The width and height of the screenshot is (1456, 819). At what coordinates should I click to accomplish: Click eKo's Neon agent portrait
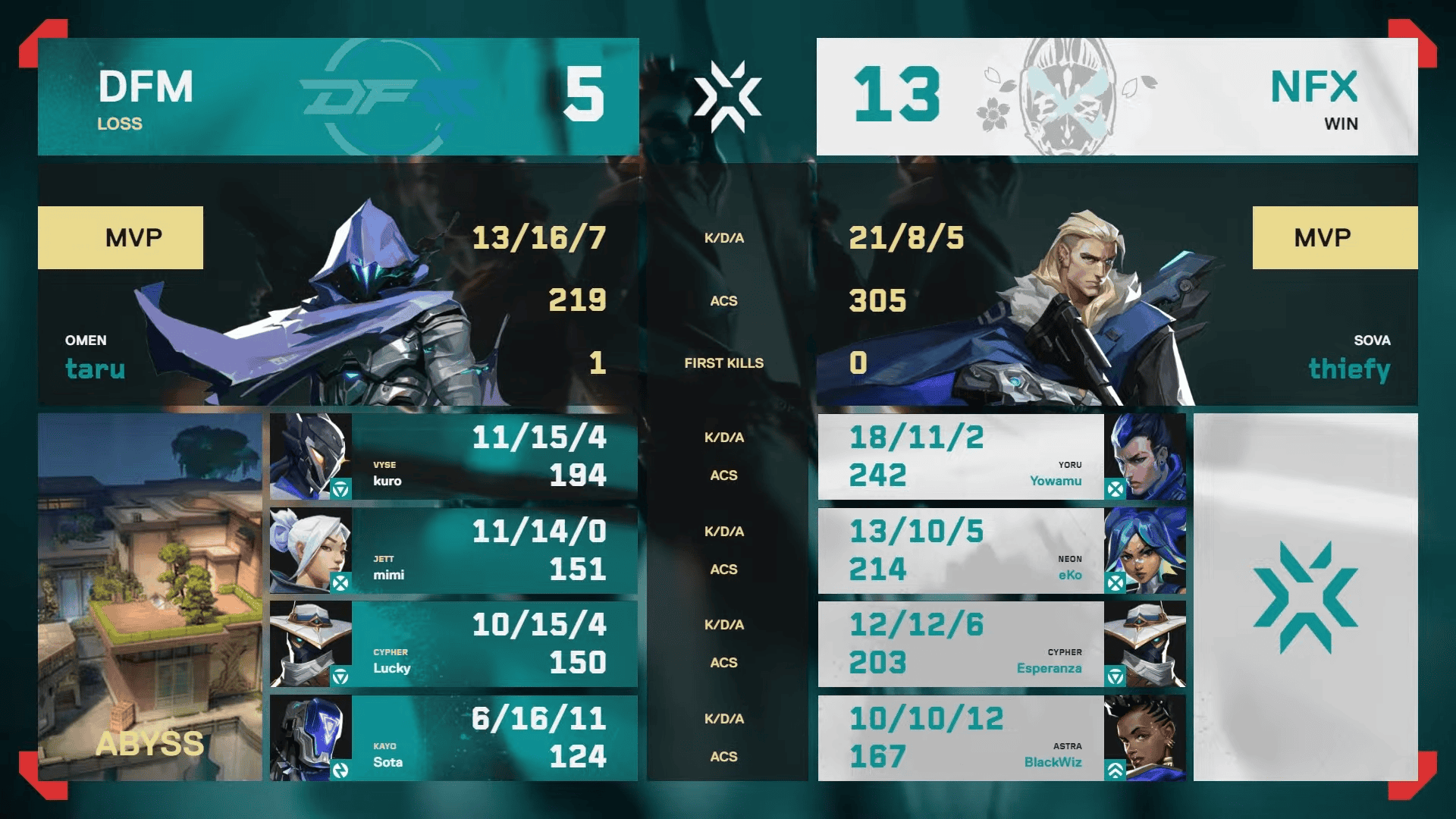(x=1145, y=549)
